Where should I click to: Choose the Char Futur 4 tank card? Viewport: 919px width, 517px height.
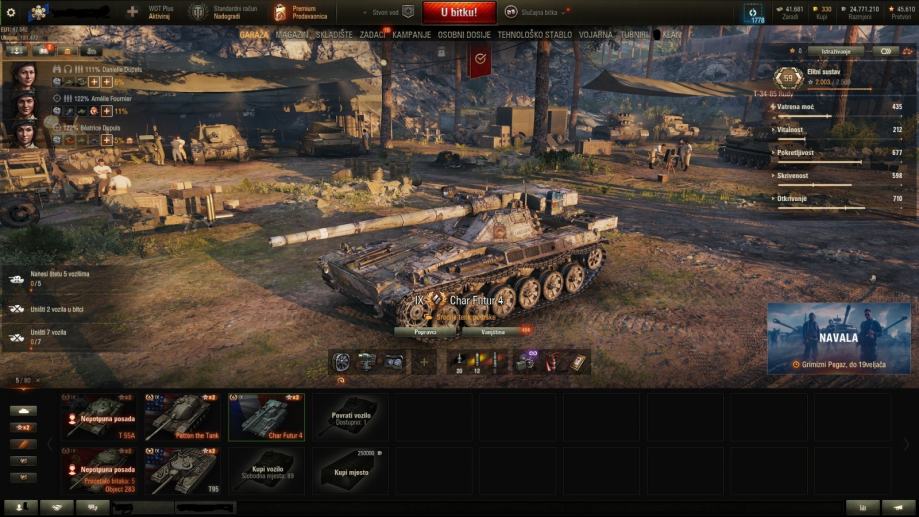[x=266, y=417]
